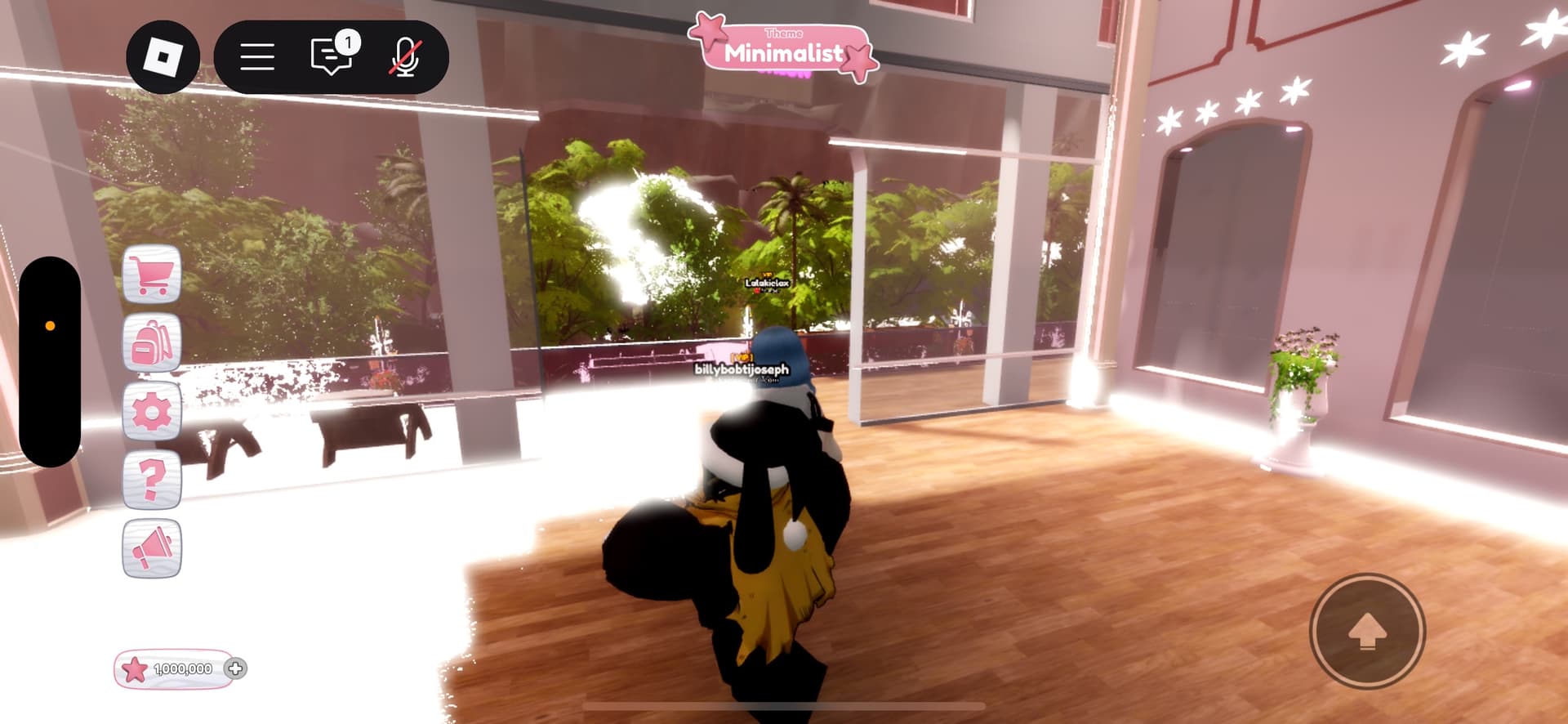Open the shopping cart shop

[x=152, y=275]
